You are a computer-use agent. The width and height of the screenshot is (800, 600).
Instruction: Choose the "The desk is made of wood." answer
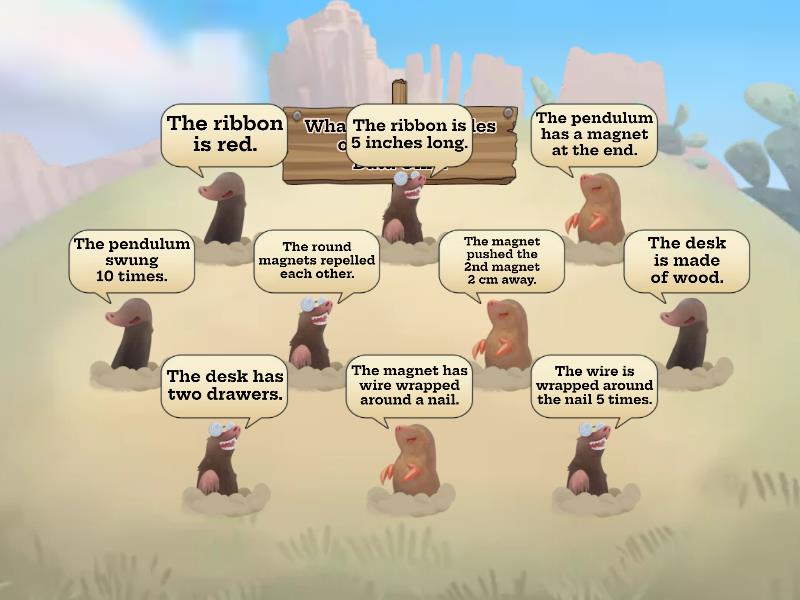pyautogui.click(x=686, y=260)
